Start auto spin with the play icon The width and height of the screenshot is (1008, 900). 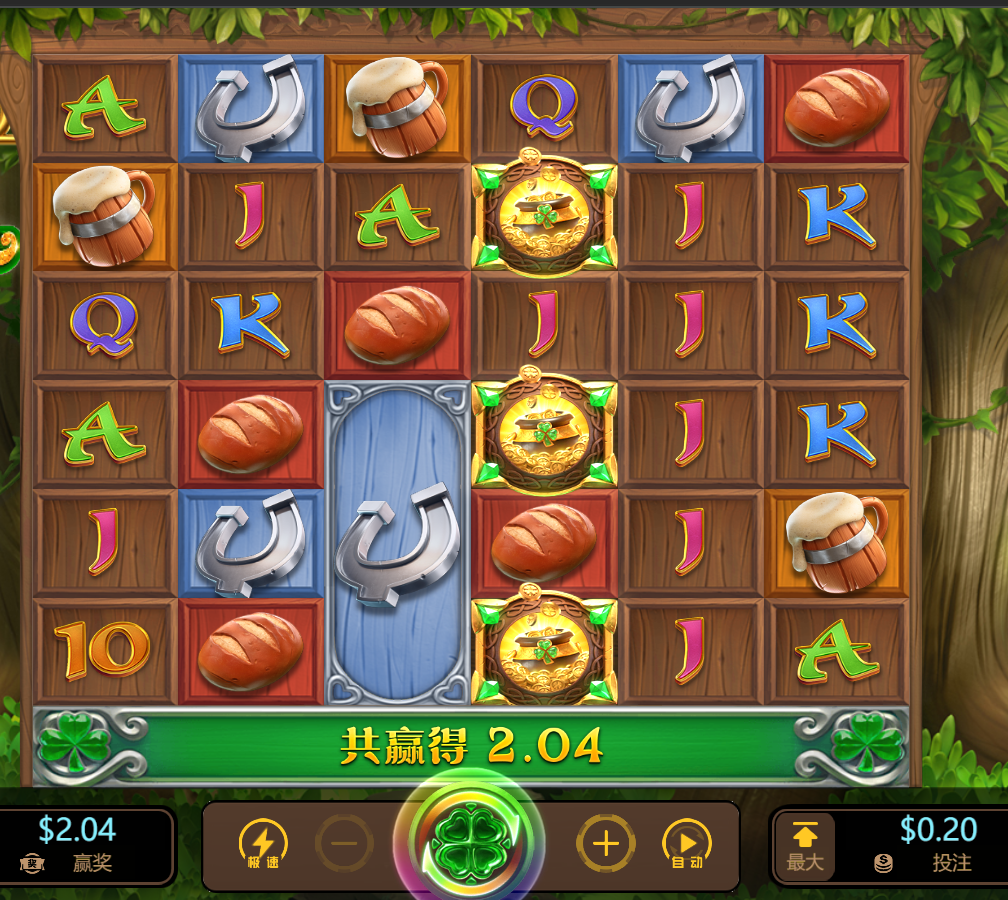(x=687, y=845)
